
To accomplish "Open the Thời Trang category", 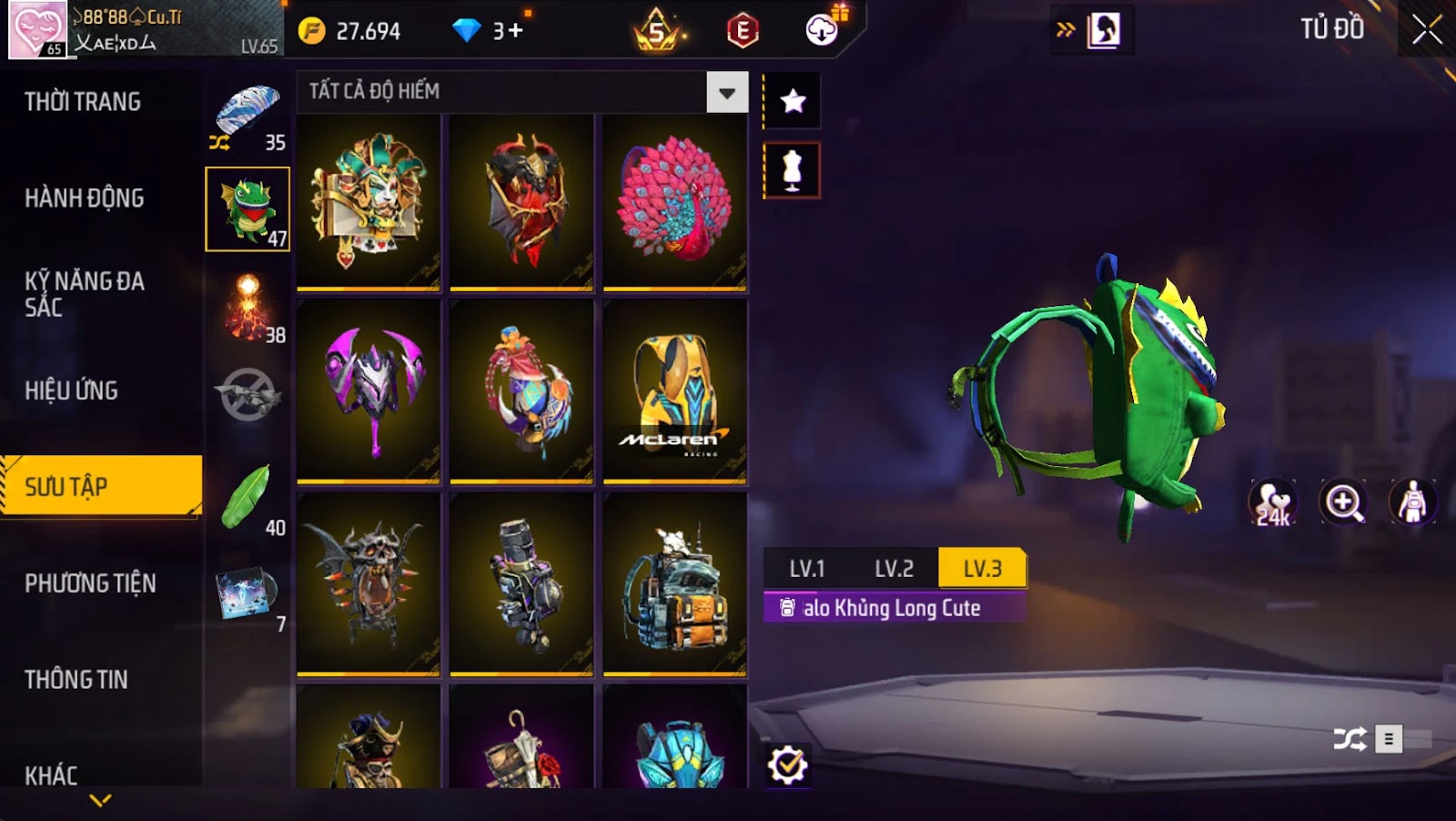I will [x=83, y=102].
